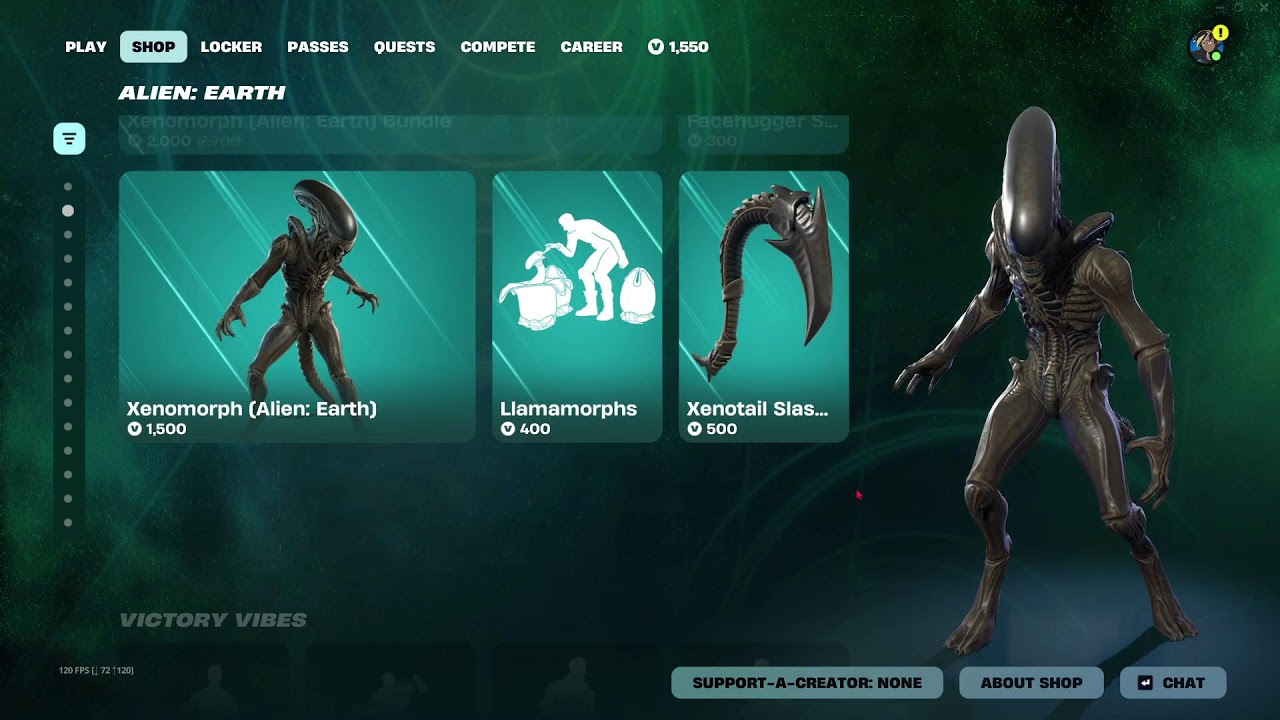Show the Quests tab
Viewport: 1280px width, 720px height.
pyautogui.click(x=404, y=47)
